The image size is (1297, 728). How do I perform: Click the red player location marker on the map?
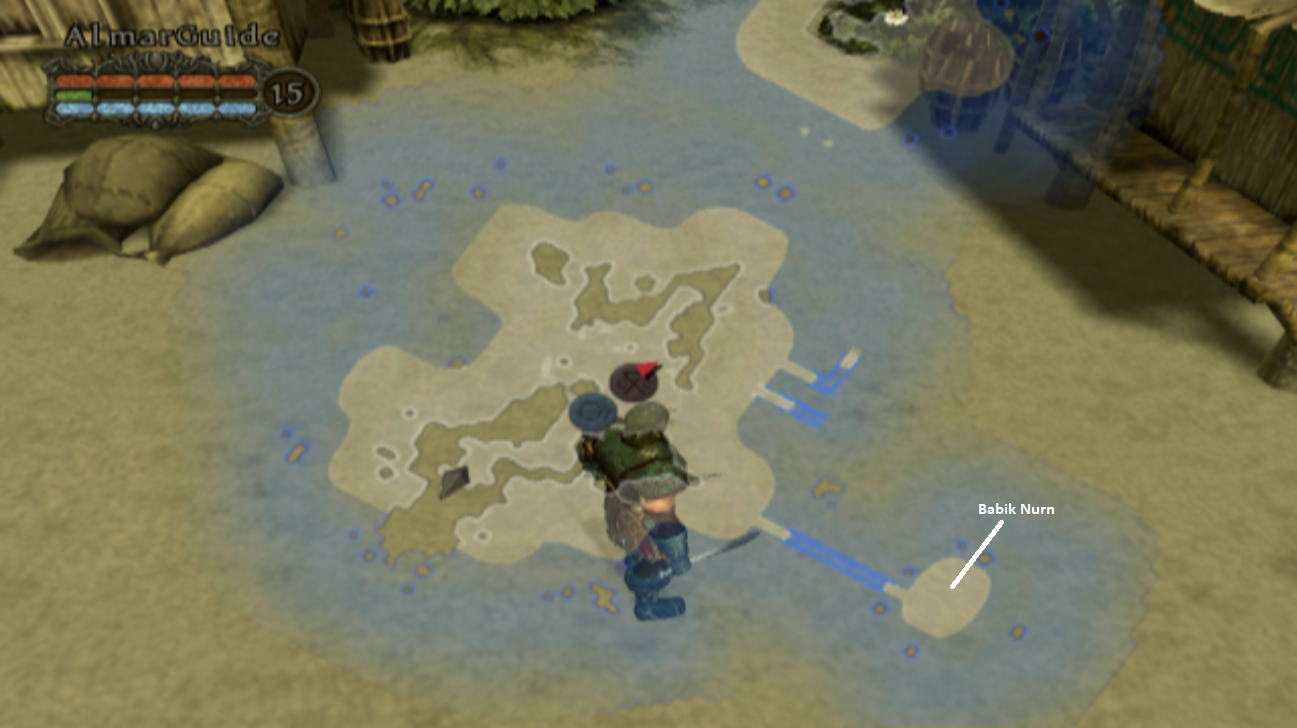pyautogui.click(x=649, y=369)
